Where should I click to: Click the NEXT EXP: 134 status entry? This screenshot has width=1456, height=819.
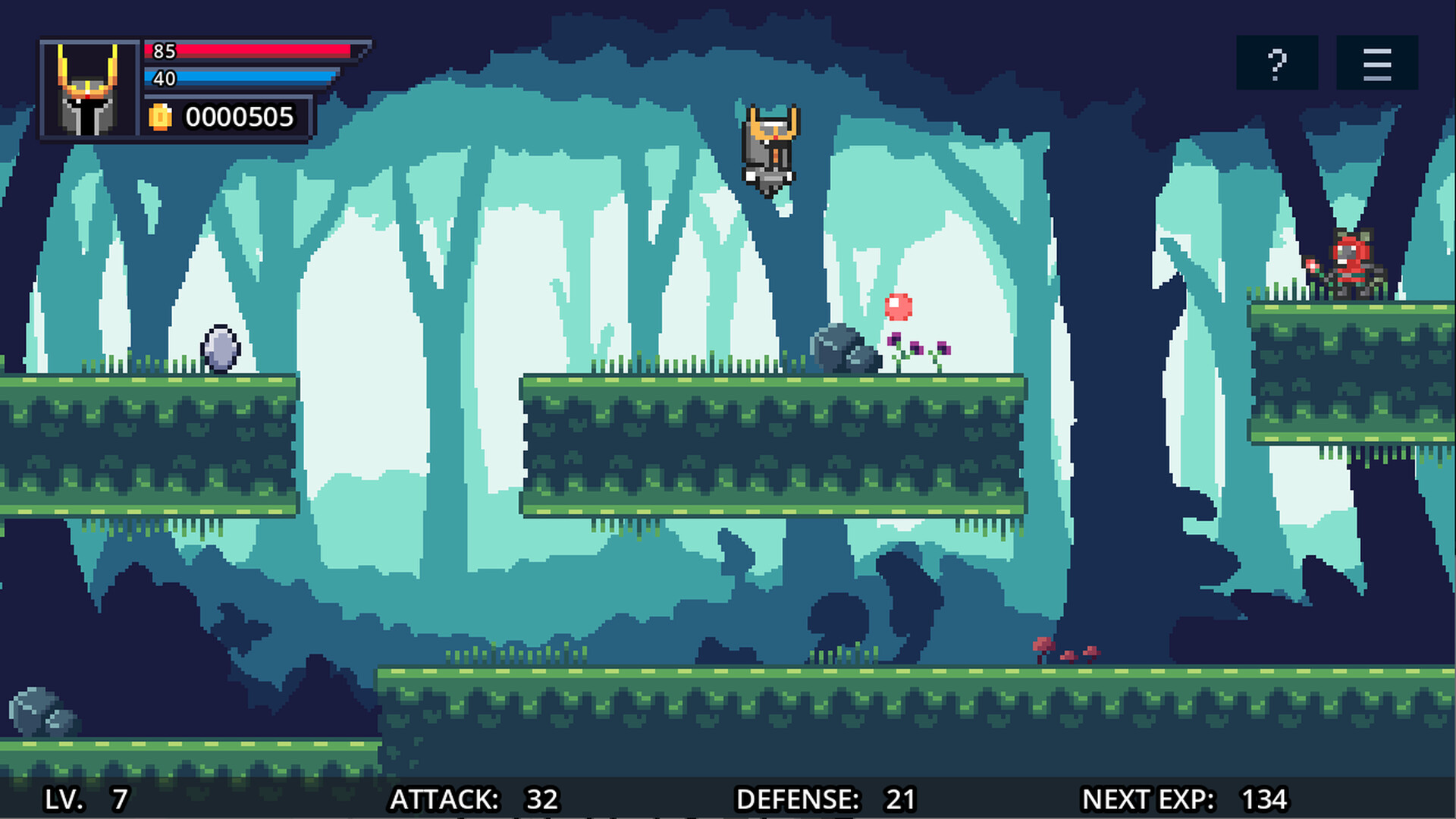(1183, 799)
